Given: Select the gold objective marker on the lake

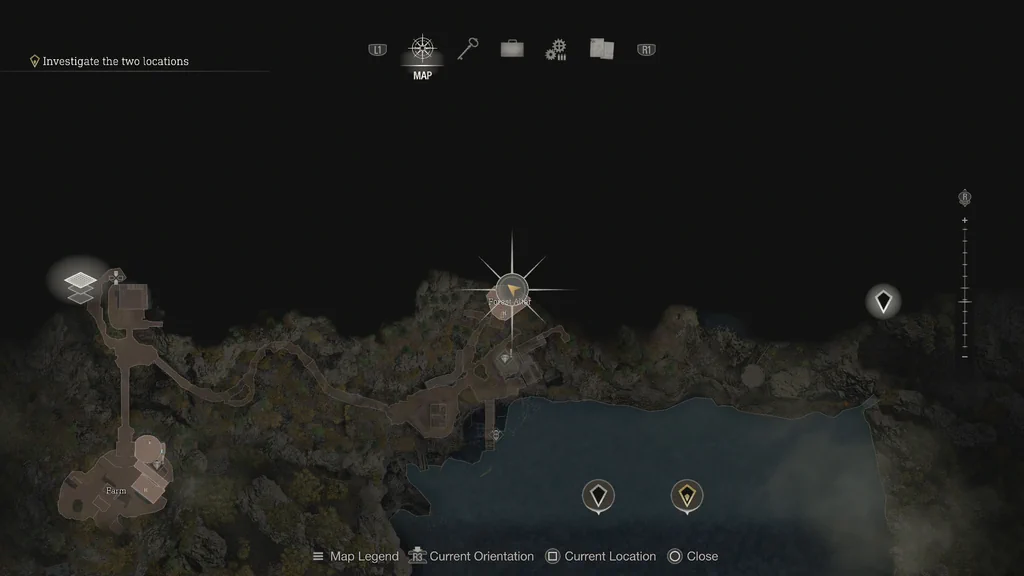Looking at the screenshot, I should [x=686, y=494].
